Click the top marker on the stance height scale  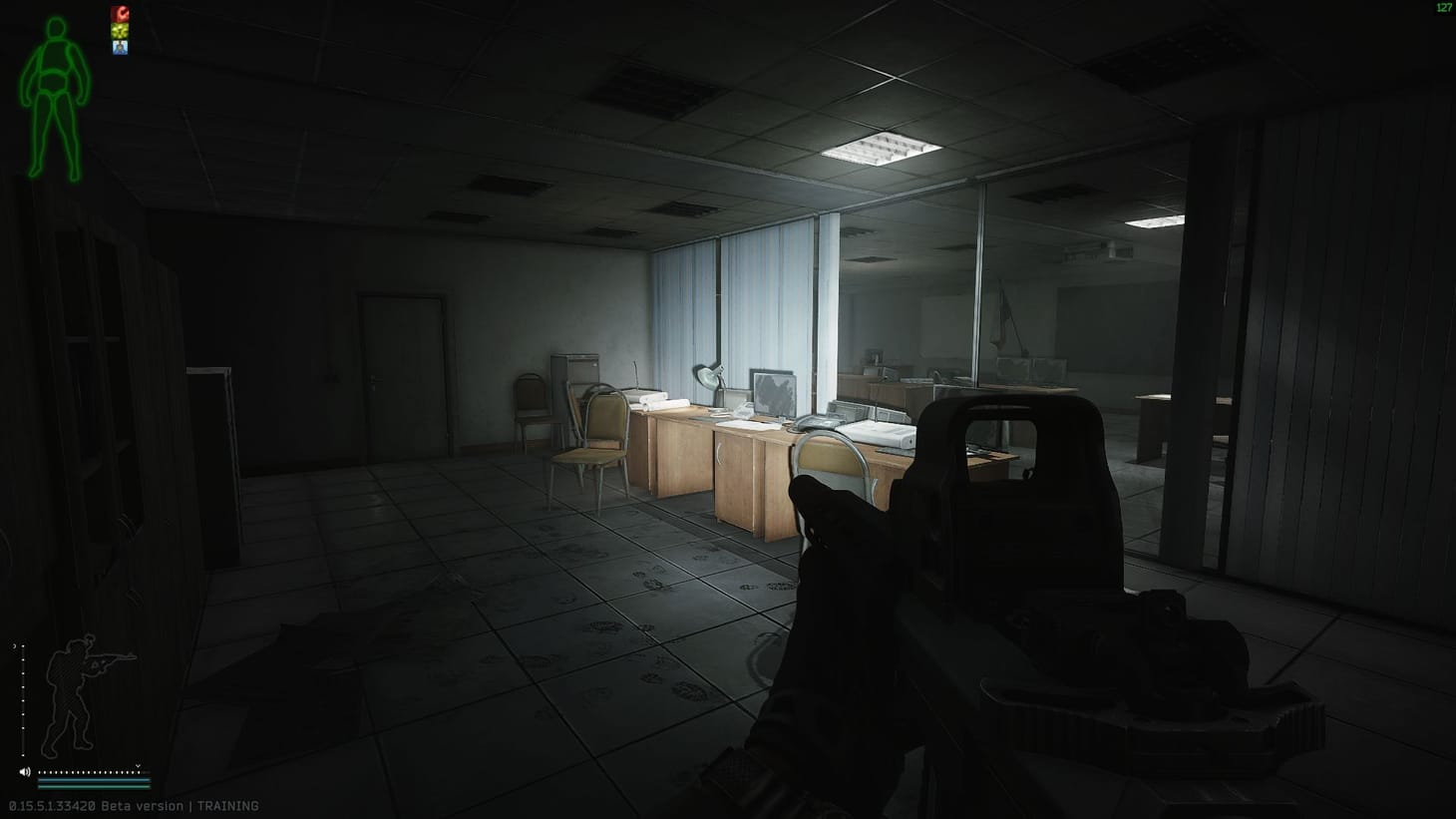(23, 647)
